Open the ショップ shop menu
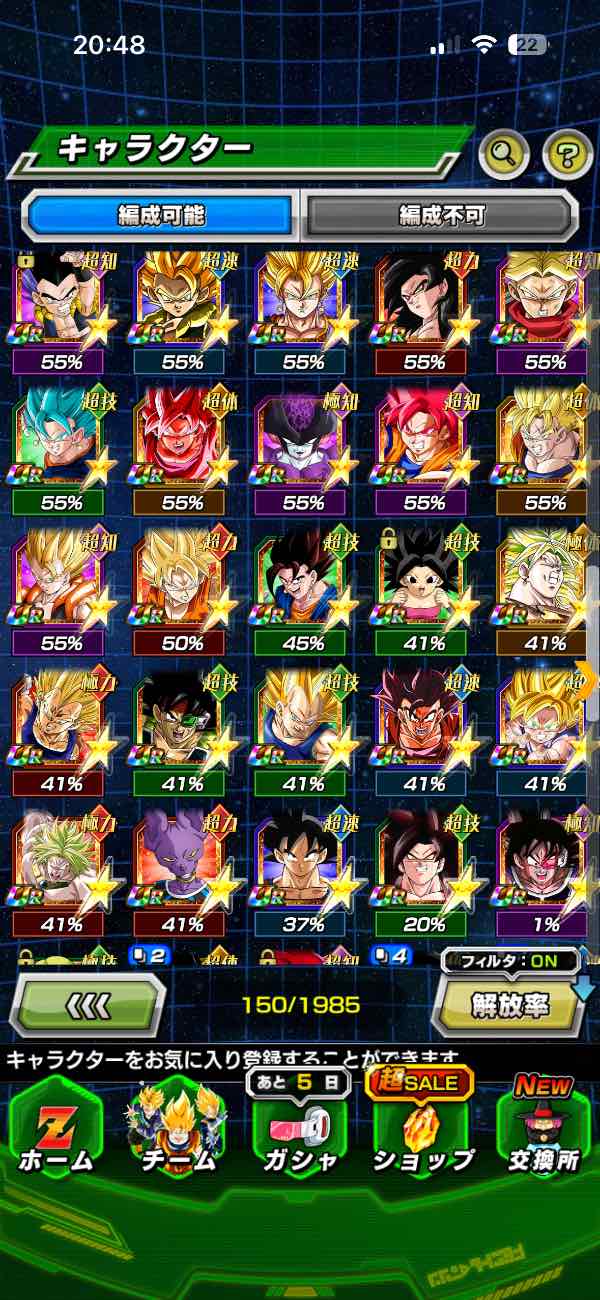This screenshot has width=600, height=1300. (x=423, y=1128)
